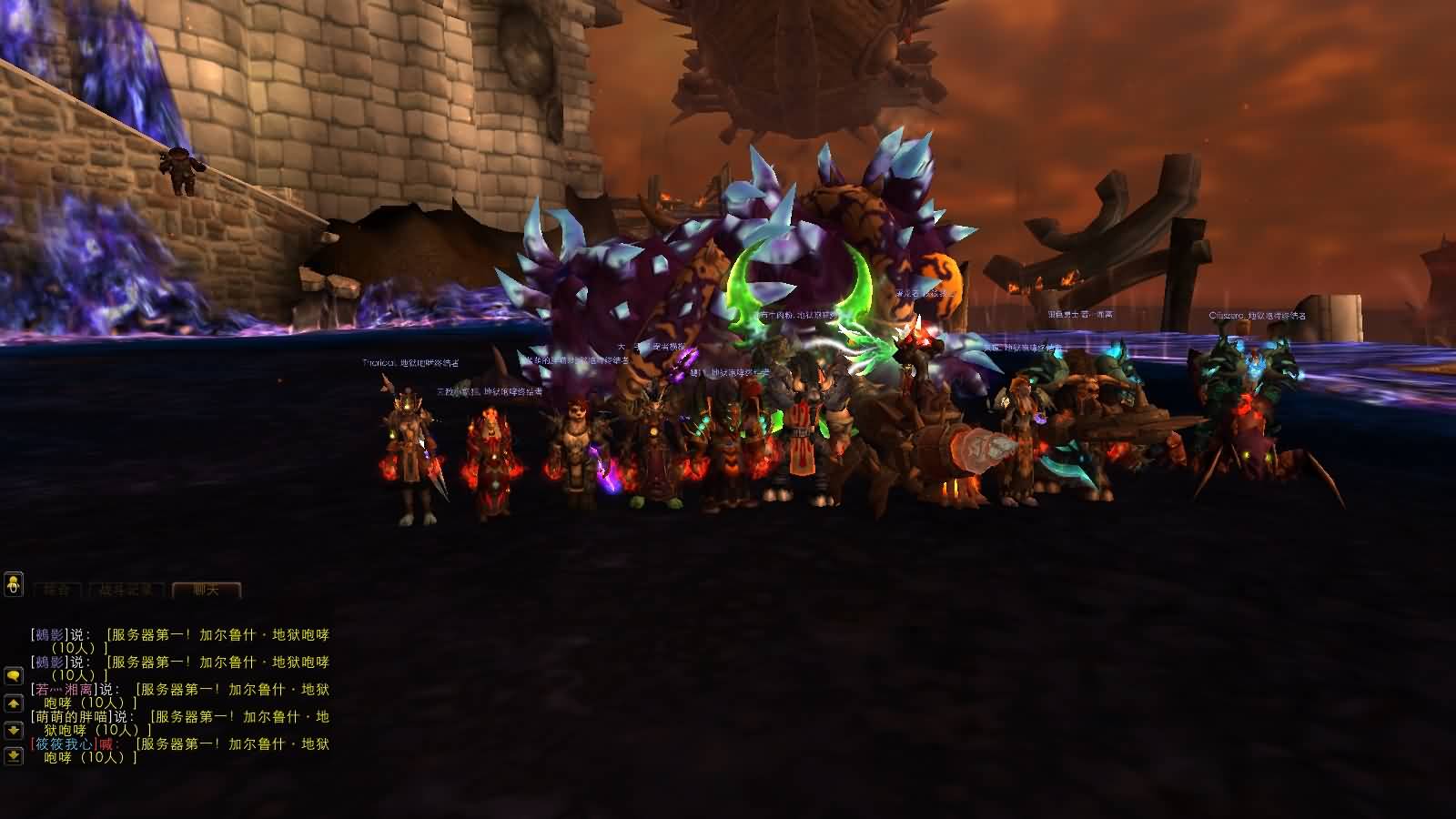Switch to the 综合 chat tab
Viewport: 1456px width, 819px height.
(59, 591)
